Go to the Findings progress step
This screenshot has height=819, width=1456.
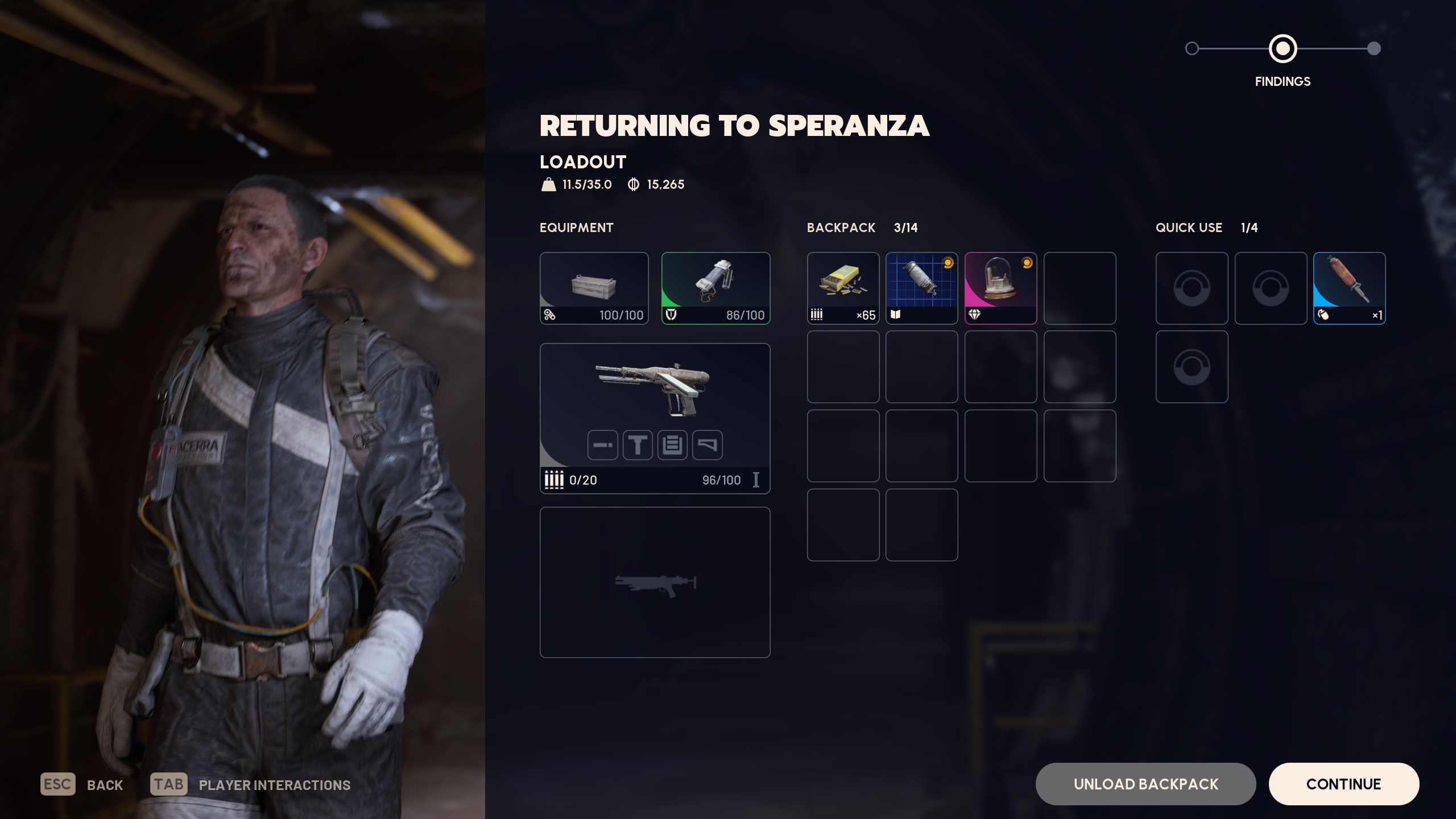[x=1283, y=49]
